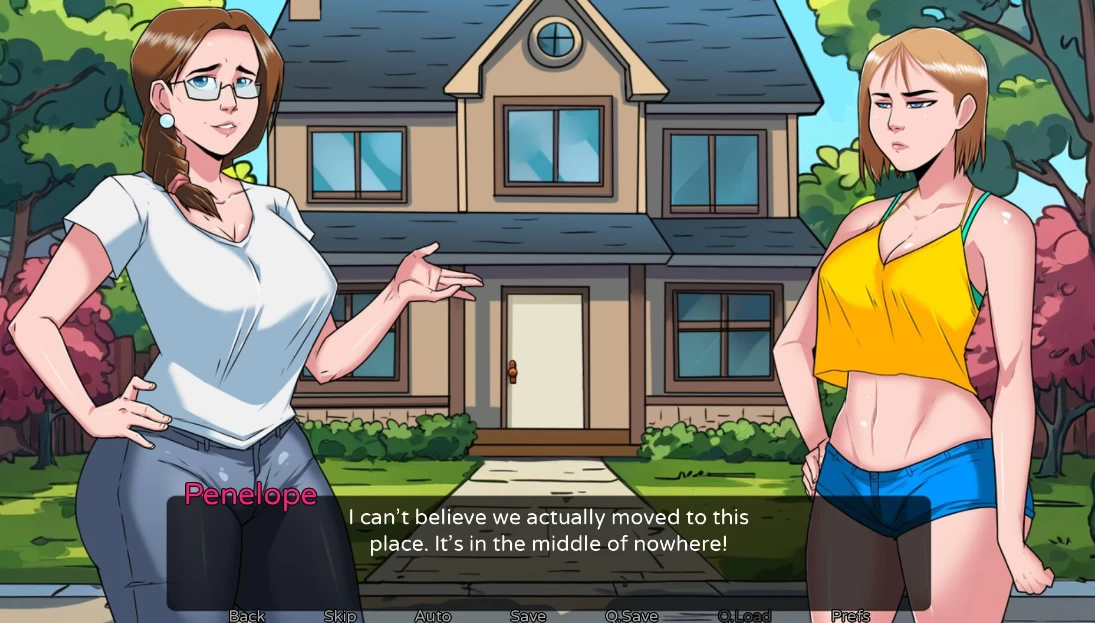Open the Prefs menu

(850, 616)
